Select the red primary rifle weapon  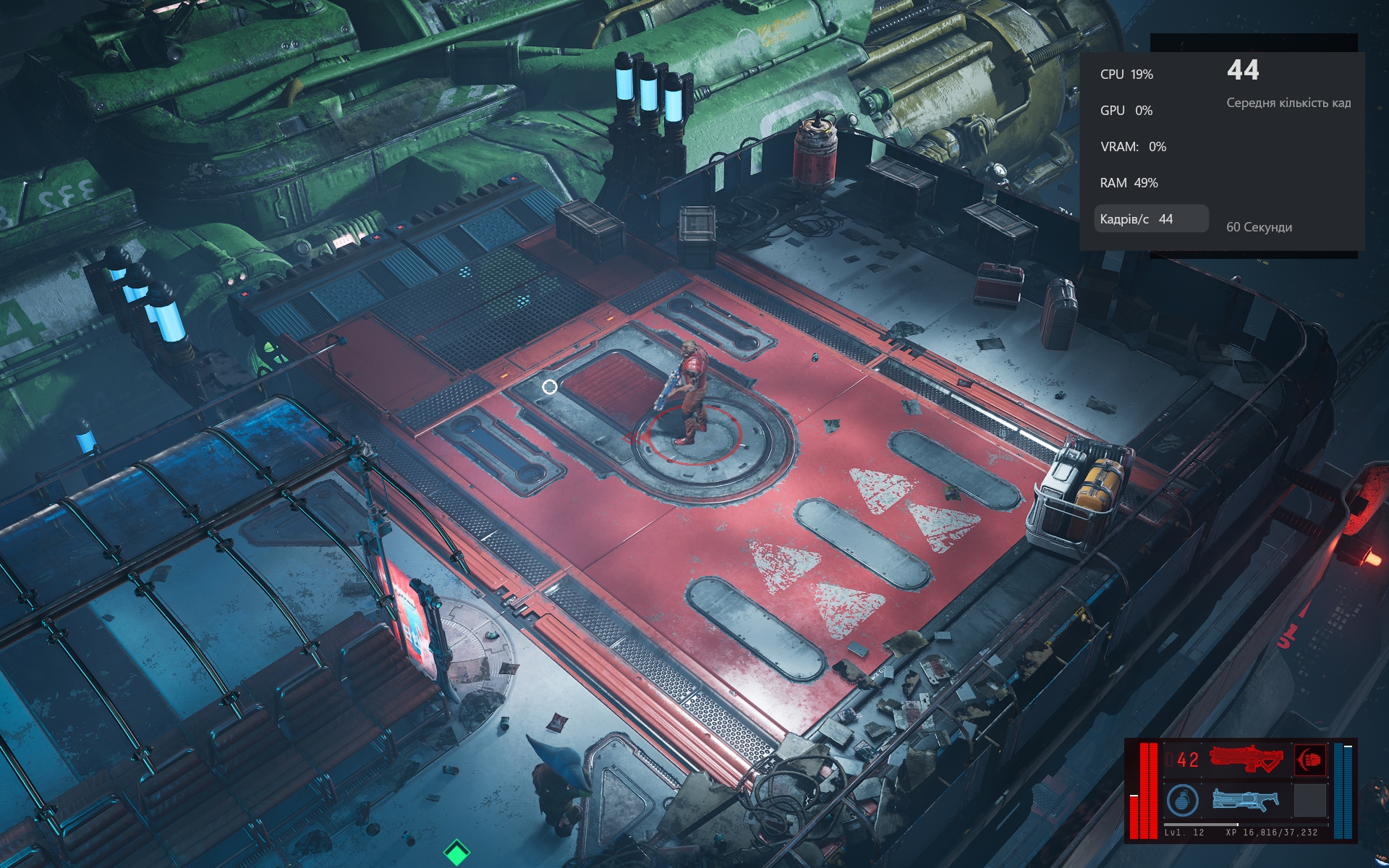1246,759
